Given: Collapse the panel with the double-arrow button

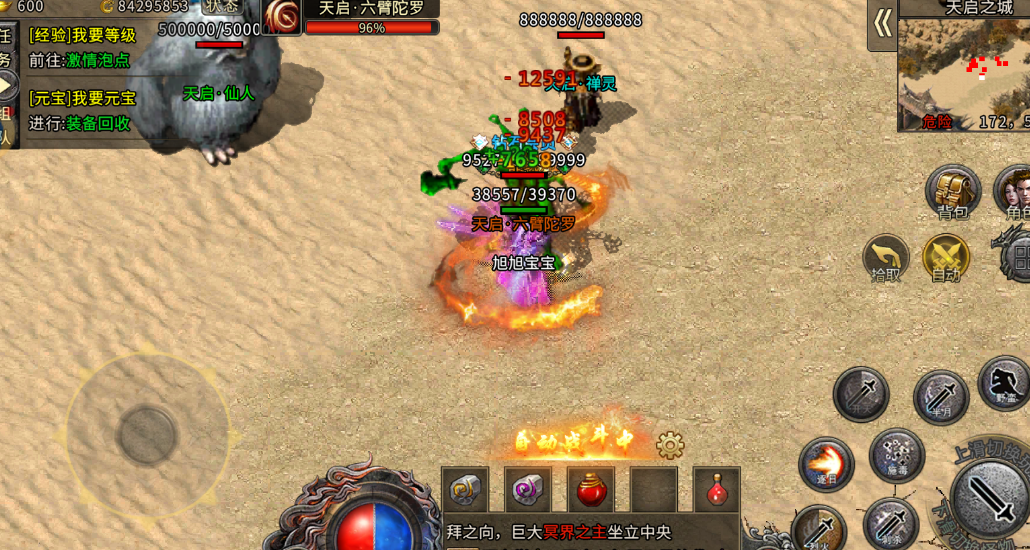Looking at the screenshot, I should [882, 23].
